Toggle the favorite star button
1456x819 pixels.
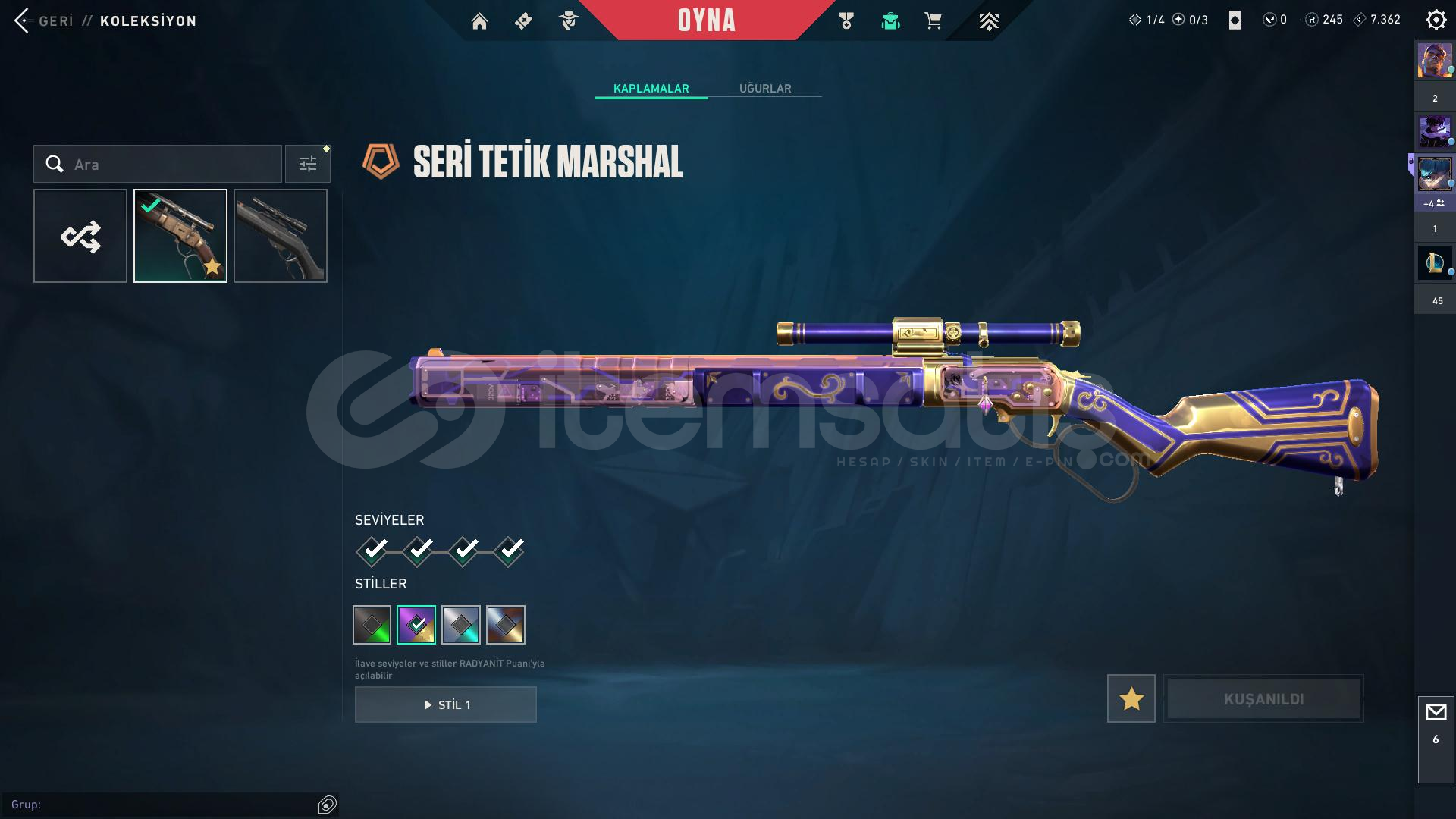1131,699
